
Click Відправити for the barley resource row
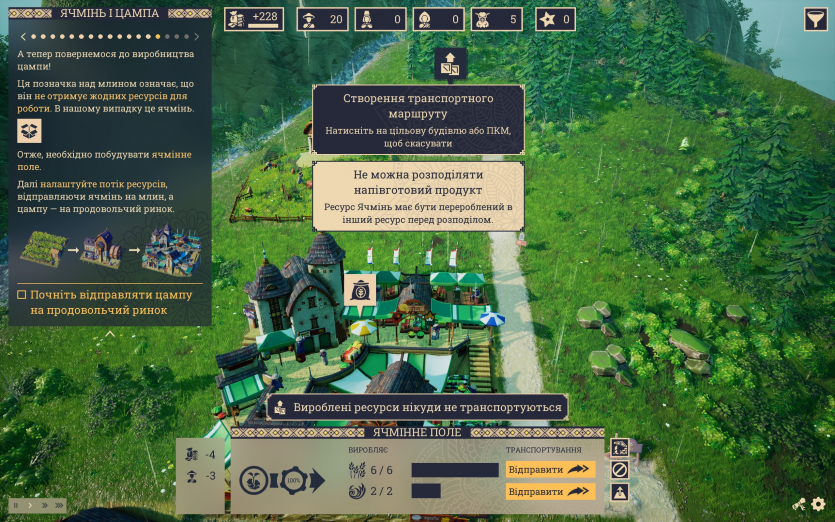(x=550, y=469)
